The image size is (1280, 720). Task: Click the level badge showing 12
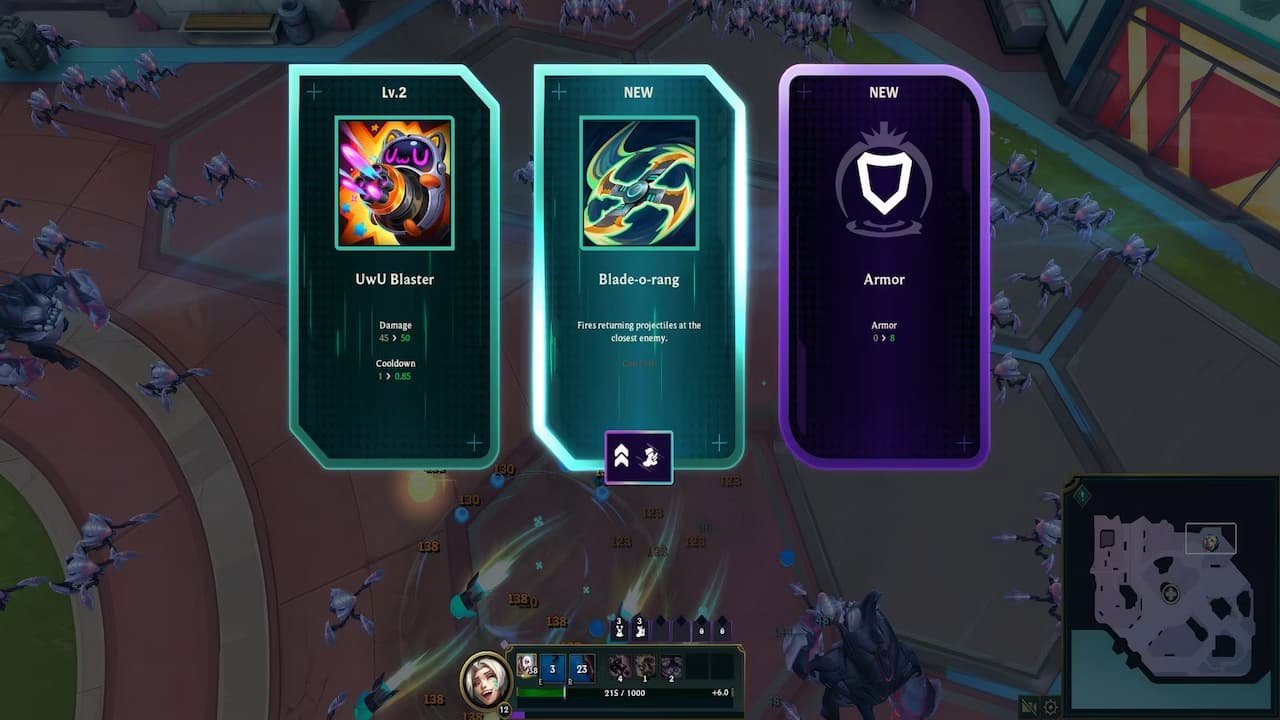tap(504, 709)
